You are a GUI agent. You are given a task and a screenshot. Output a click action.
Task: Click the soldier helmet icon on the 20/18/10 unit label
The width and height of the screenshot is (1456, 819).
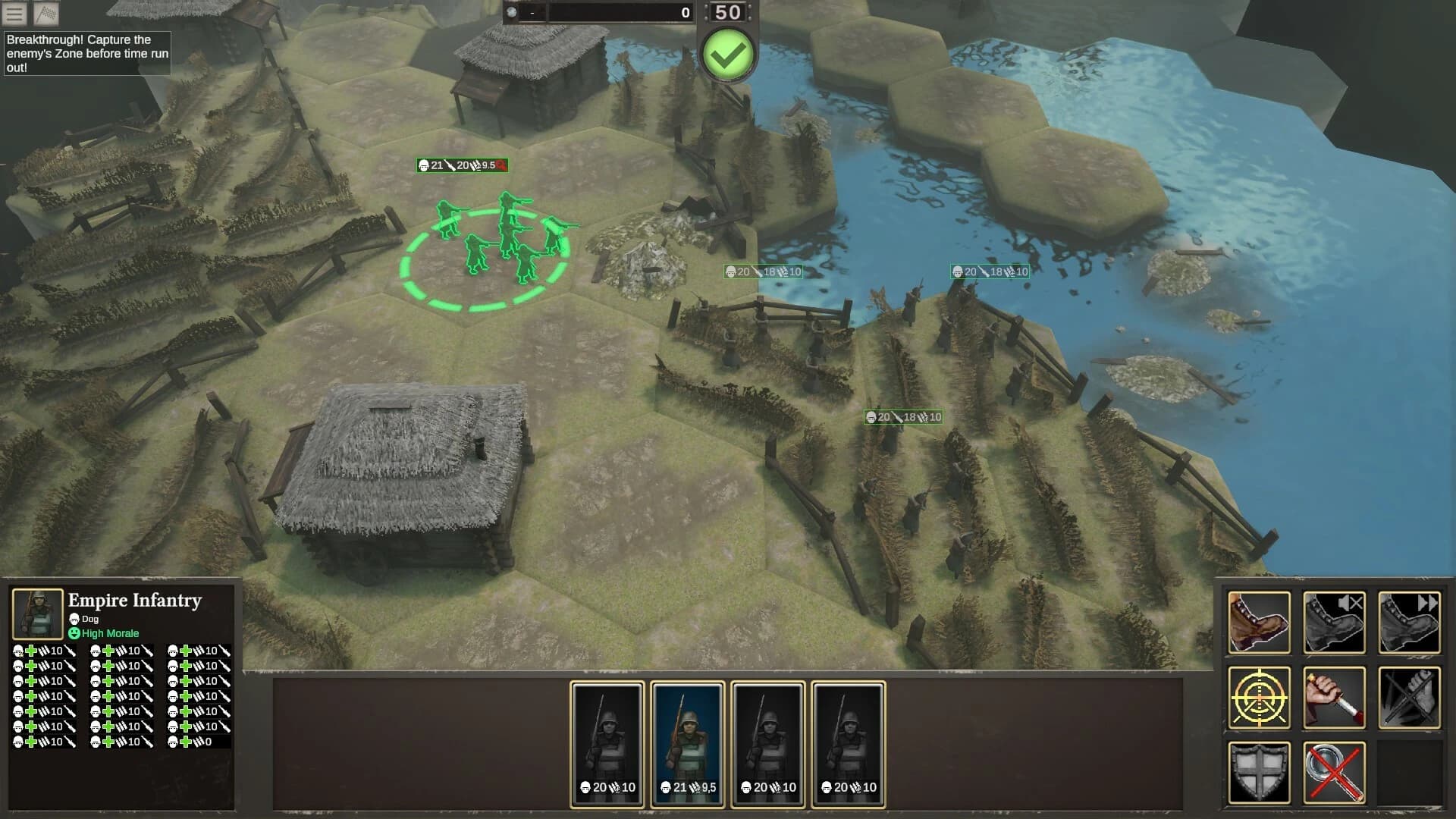(730, 271)
